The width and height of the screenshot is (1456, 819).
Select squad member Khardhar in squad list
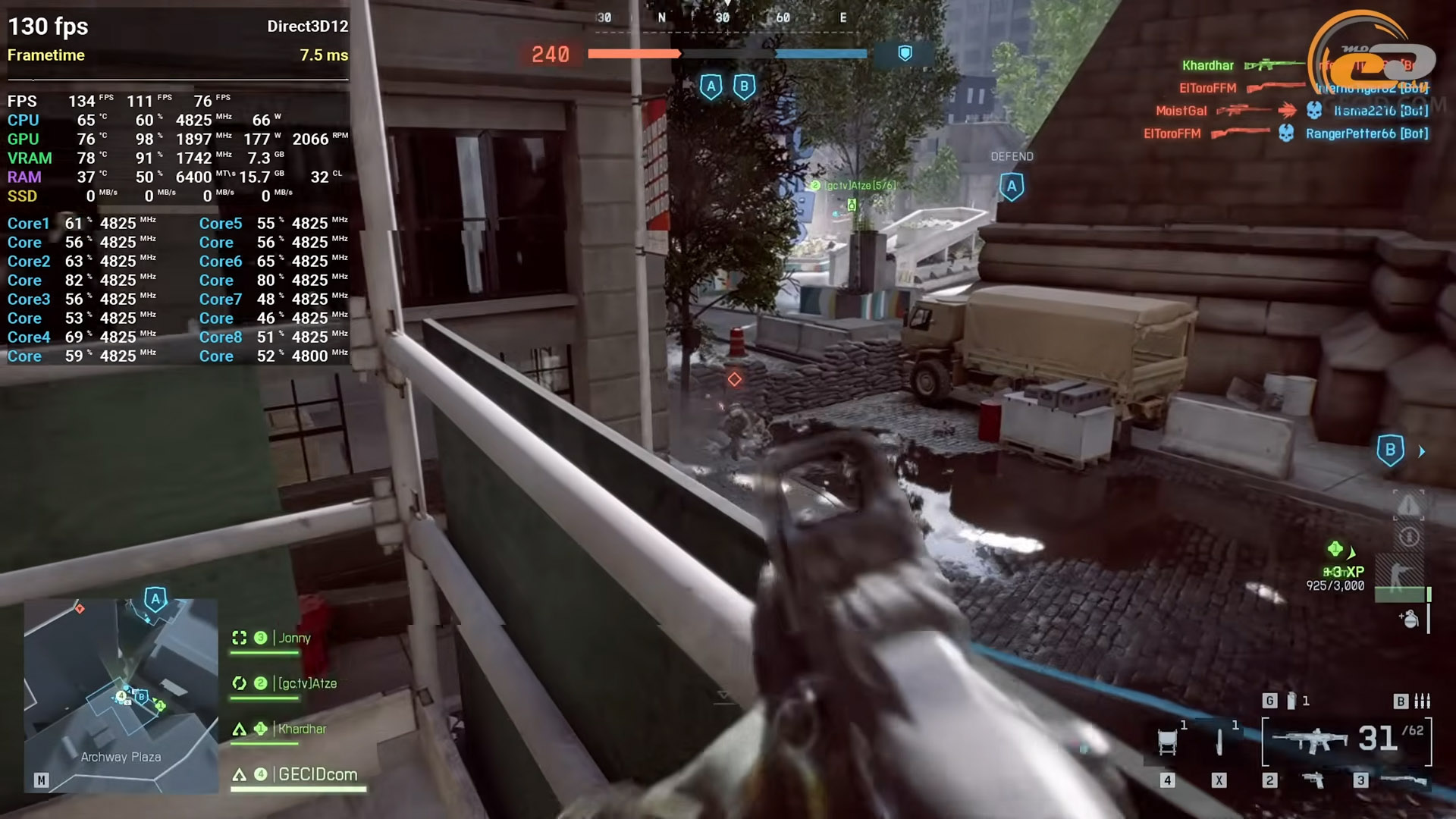[301, 729]
